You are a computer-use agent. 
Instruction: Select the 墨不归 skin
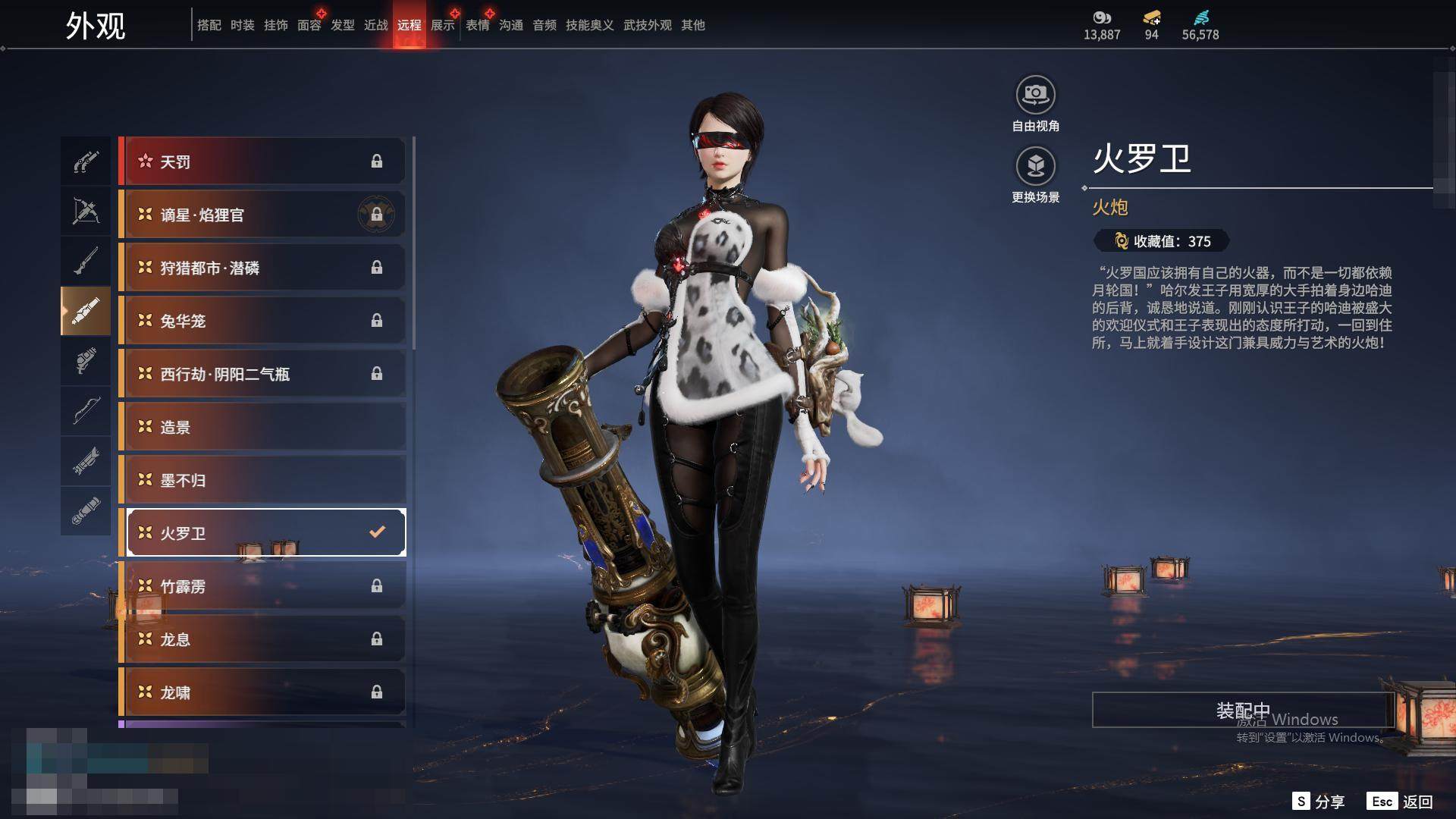tap(262, 480)
